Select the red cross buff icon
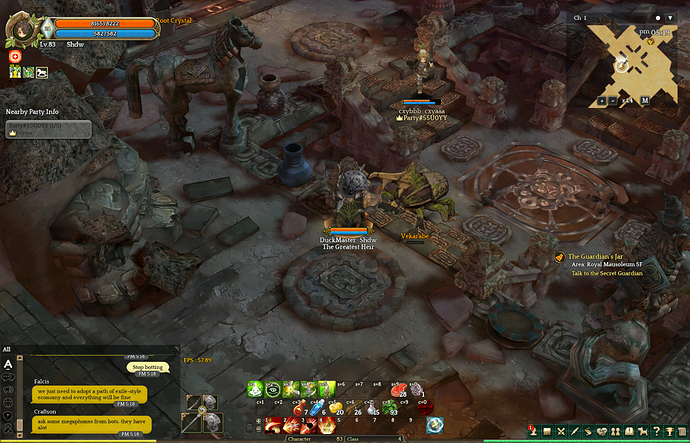 click(x=16, y=57)
